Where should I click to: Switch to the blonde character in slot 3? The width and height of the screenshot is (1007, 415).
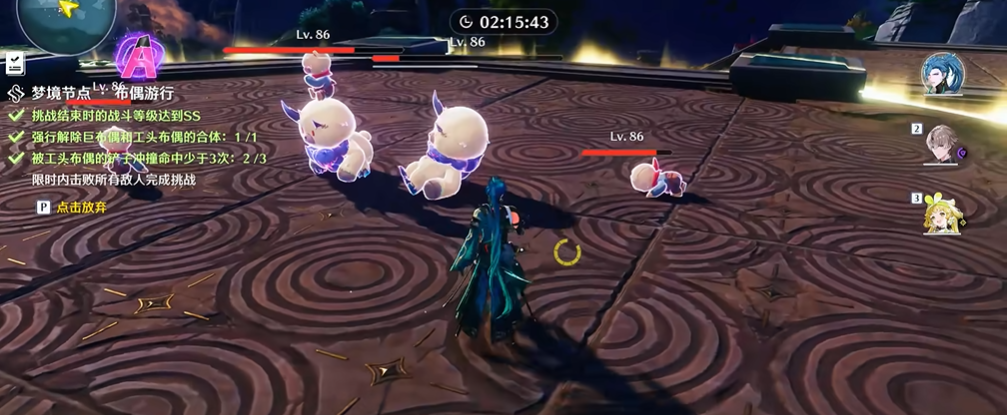coord(942,212)
